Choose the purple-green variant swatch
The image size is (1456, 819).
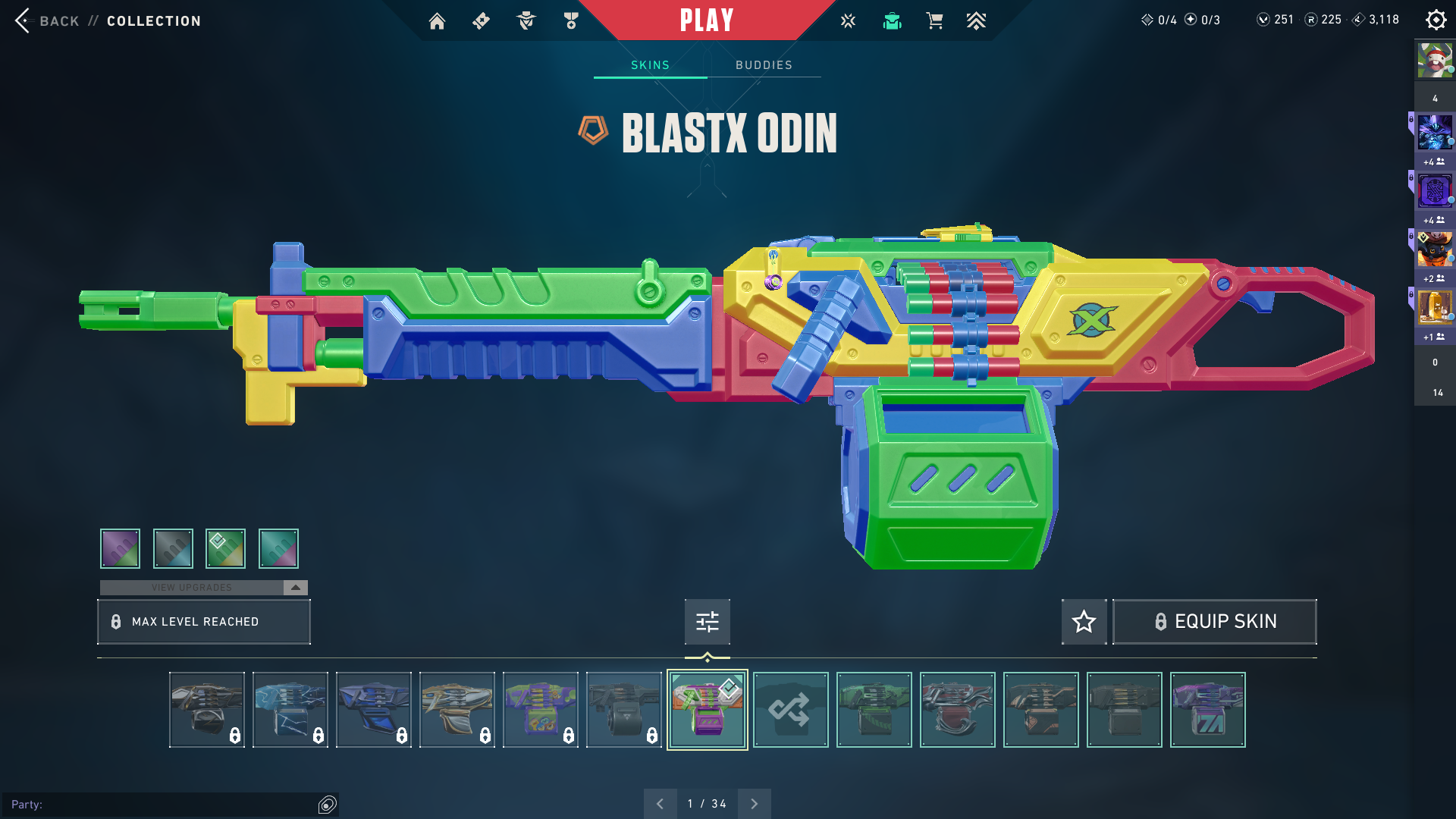click(120, 548)
